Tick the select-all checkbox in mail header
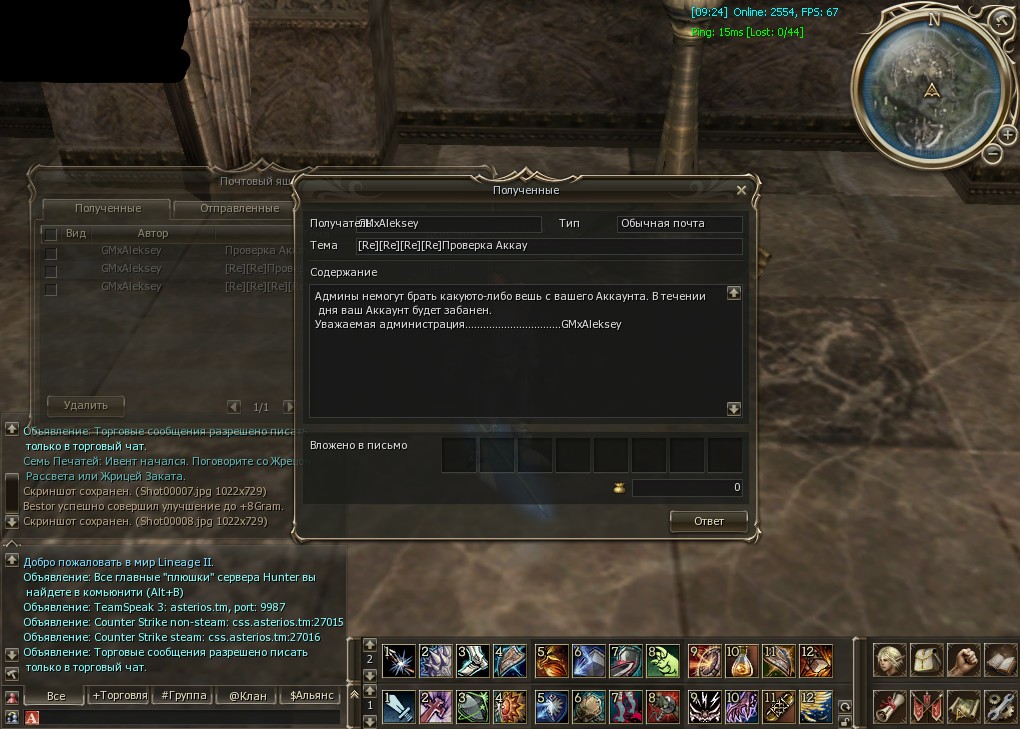Viewport: 1020px width, 729px height. point(50,234)
